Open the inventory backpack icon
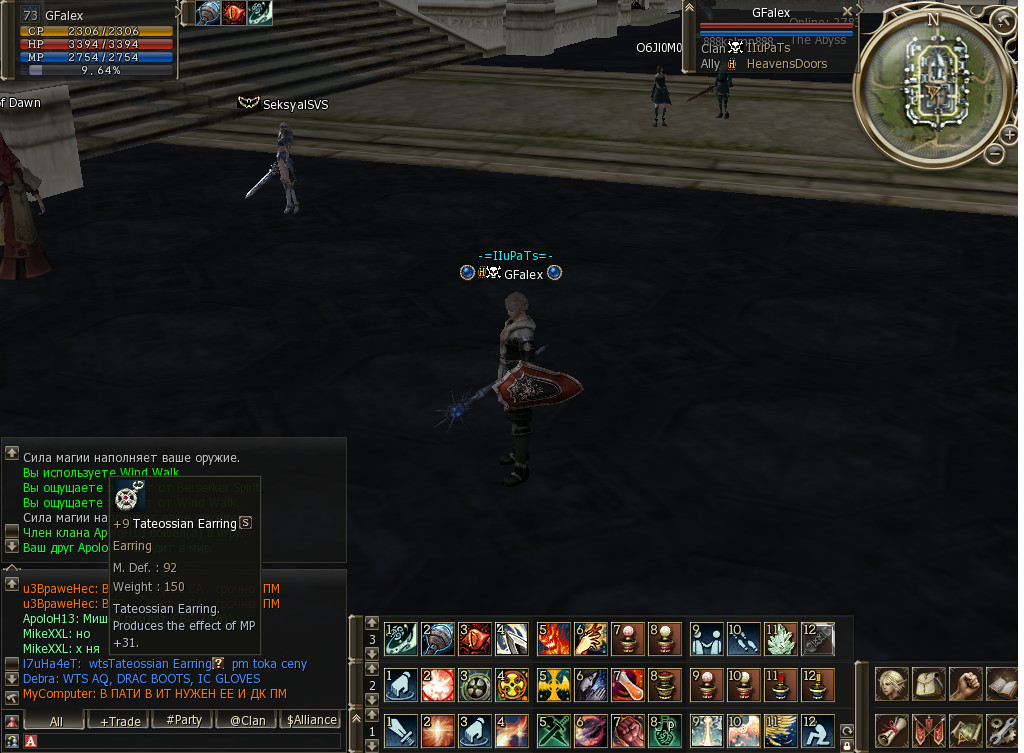 point(930,685)
